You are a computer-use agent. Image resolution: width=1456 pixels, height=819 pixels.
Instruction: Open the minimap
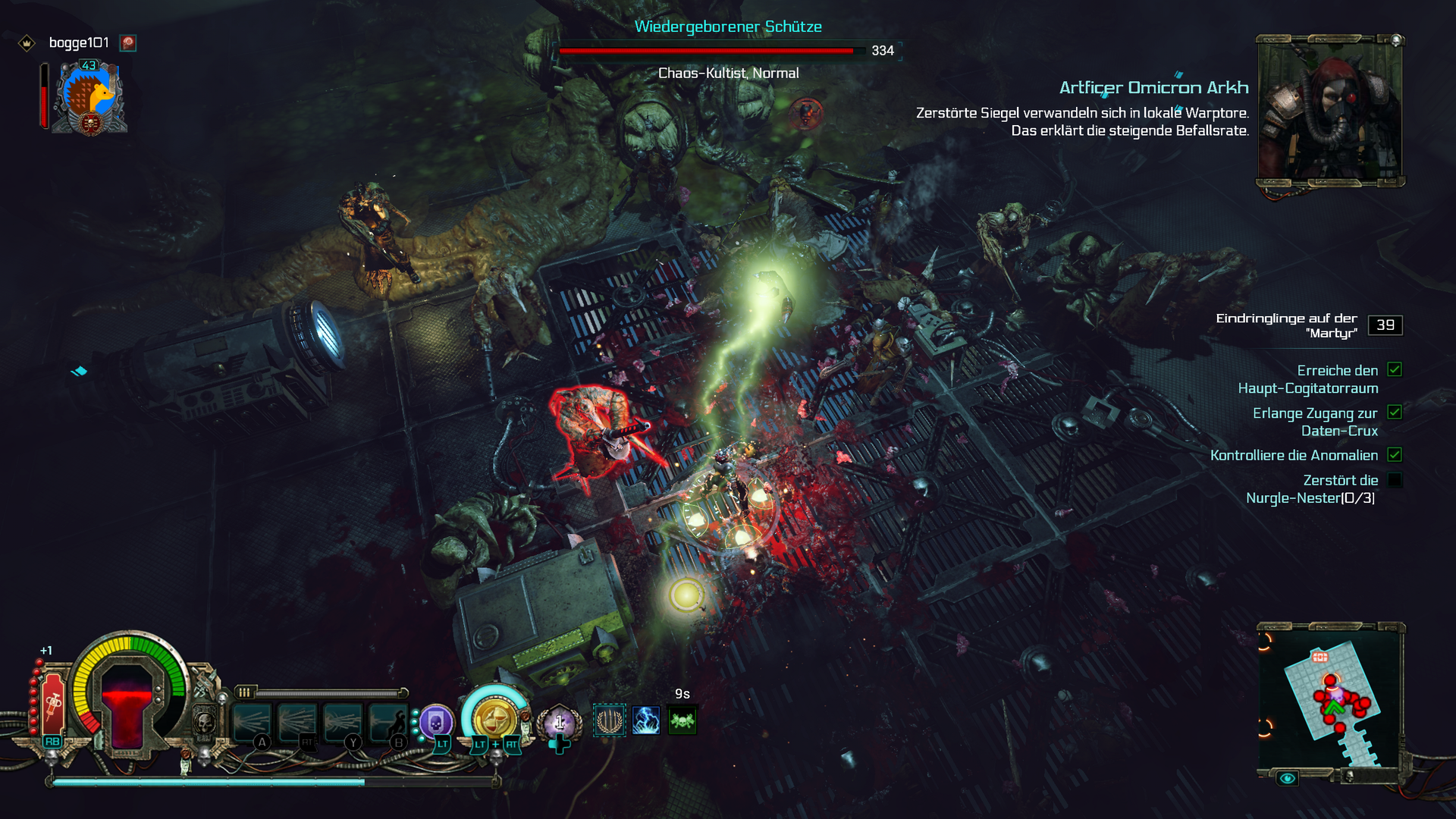[1330, 699]
